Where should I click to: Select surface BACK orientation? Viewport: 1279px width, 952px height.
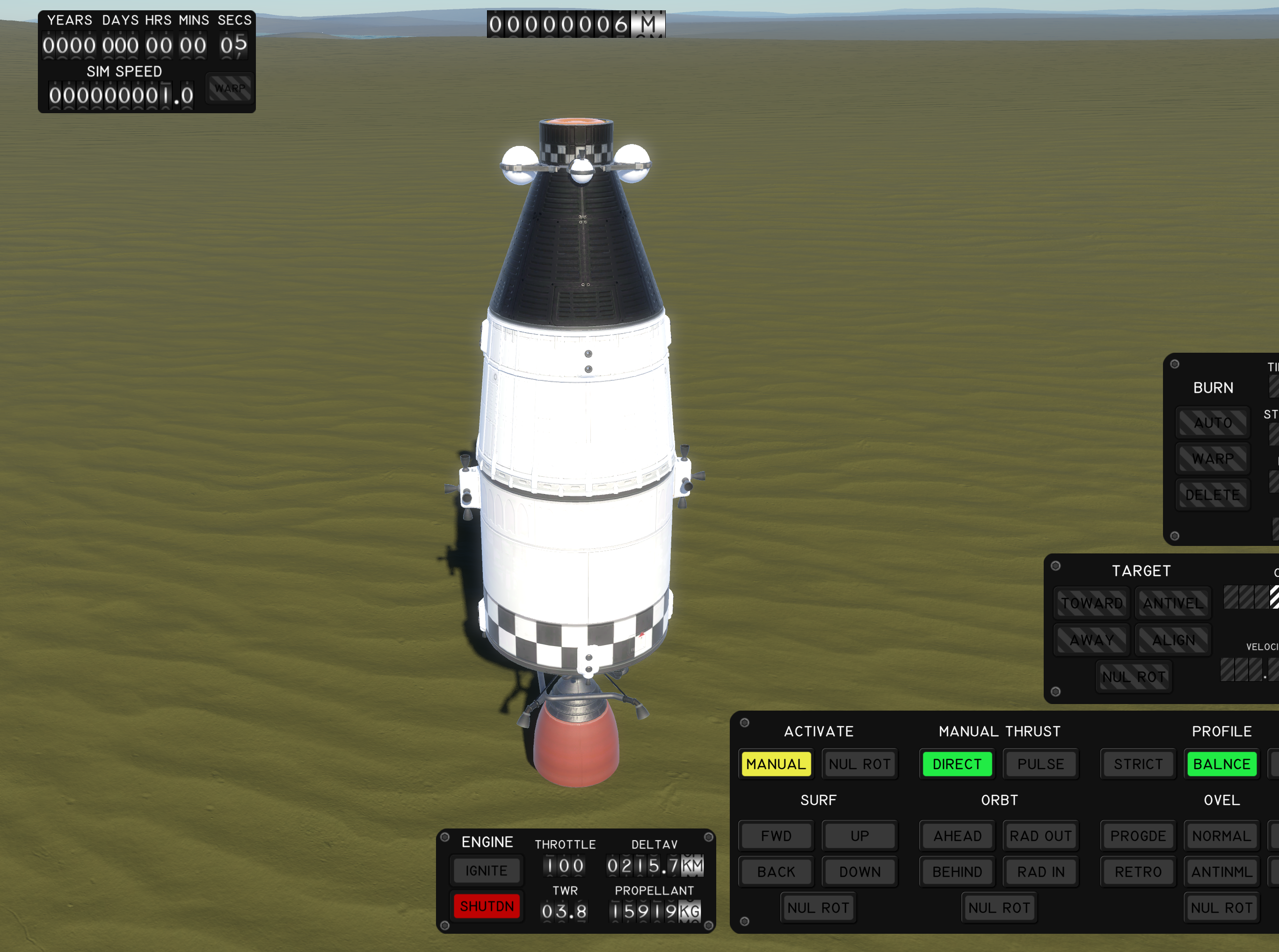click(776, 872)
